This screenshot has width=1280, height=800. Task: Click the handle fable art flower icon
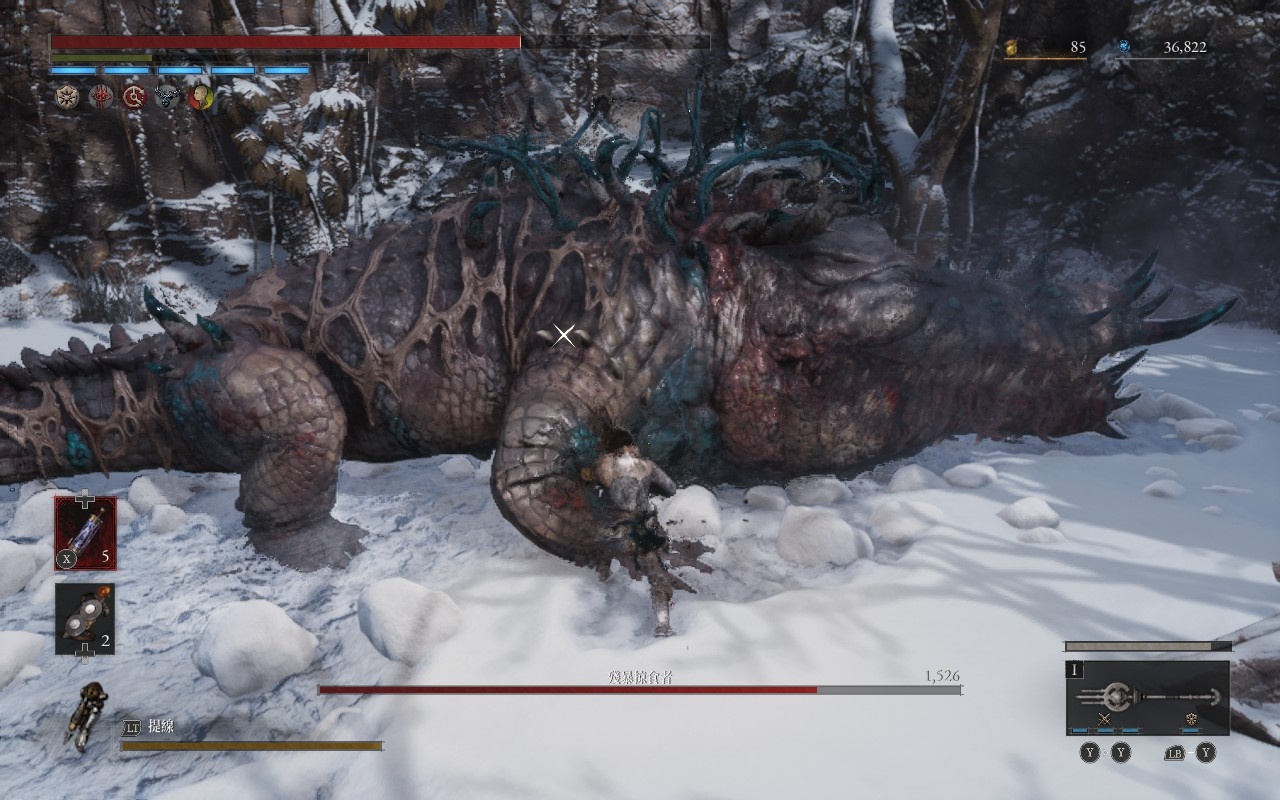click(1190, 719)
